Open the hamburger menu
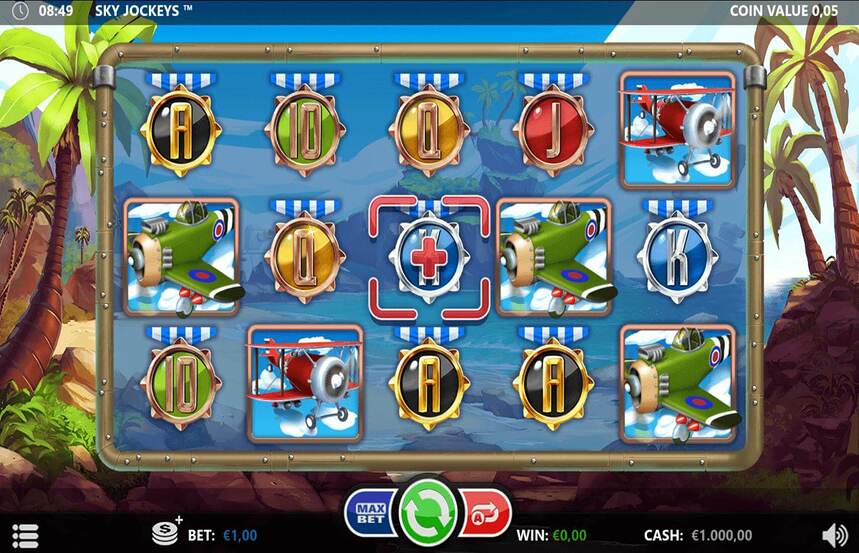 [26, 535]
